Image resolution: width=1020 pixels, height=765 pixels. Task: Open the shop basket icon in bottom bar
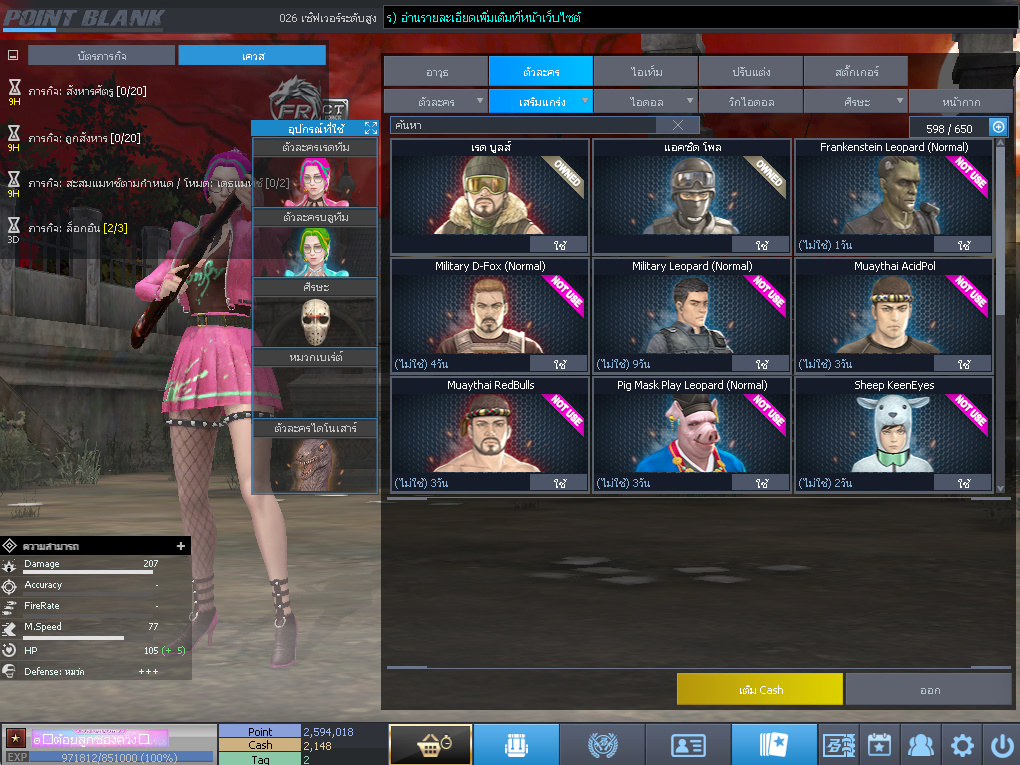click(430, 745)
